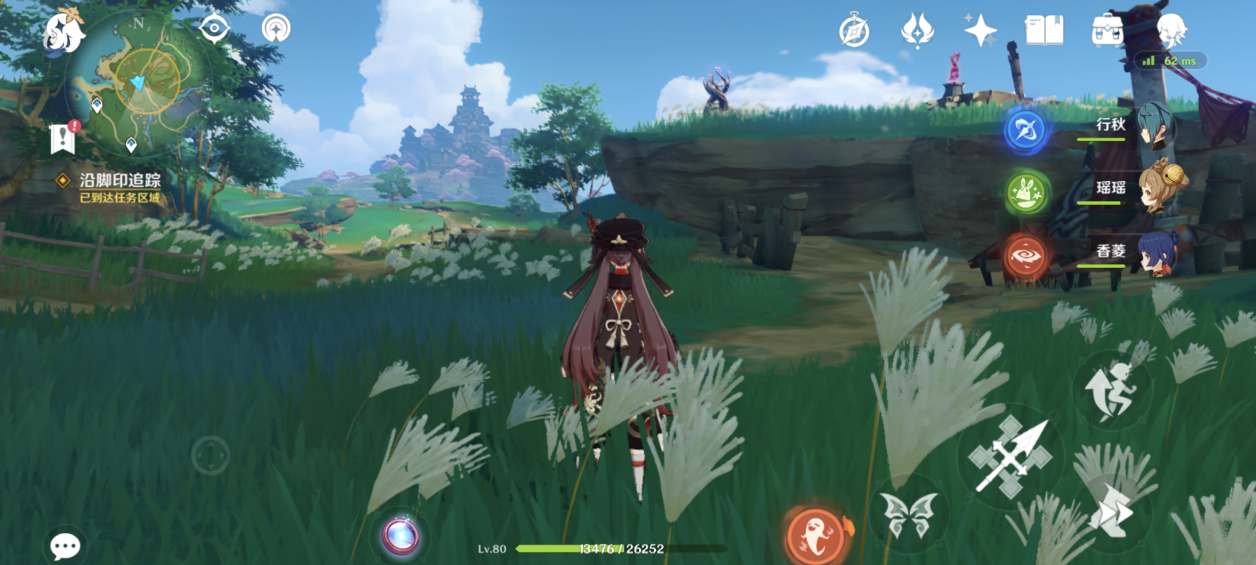
Task: Use the orange ghost elemental burst
Action: pos(817,535)
